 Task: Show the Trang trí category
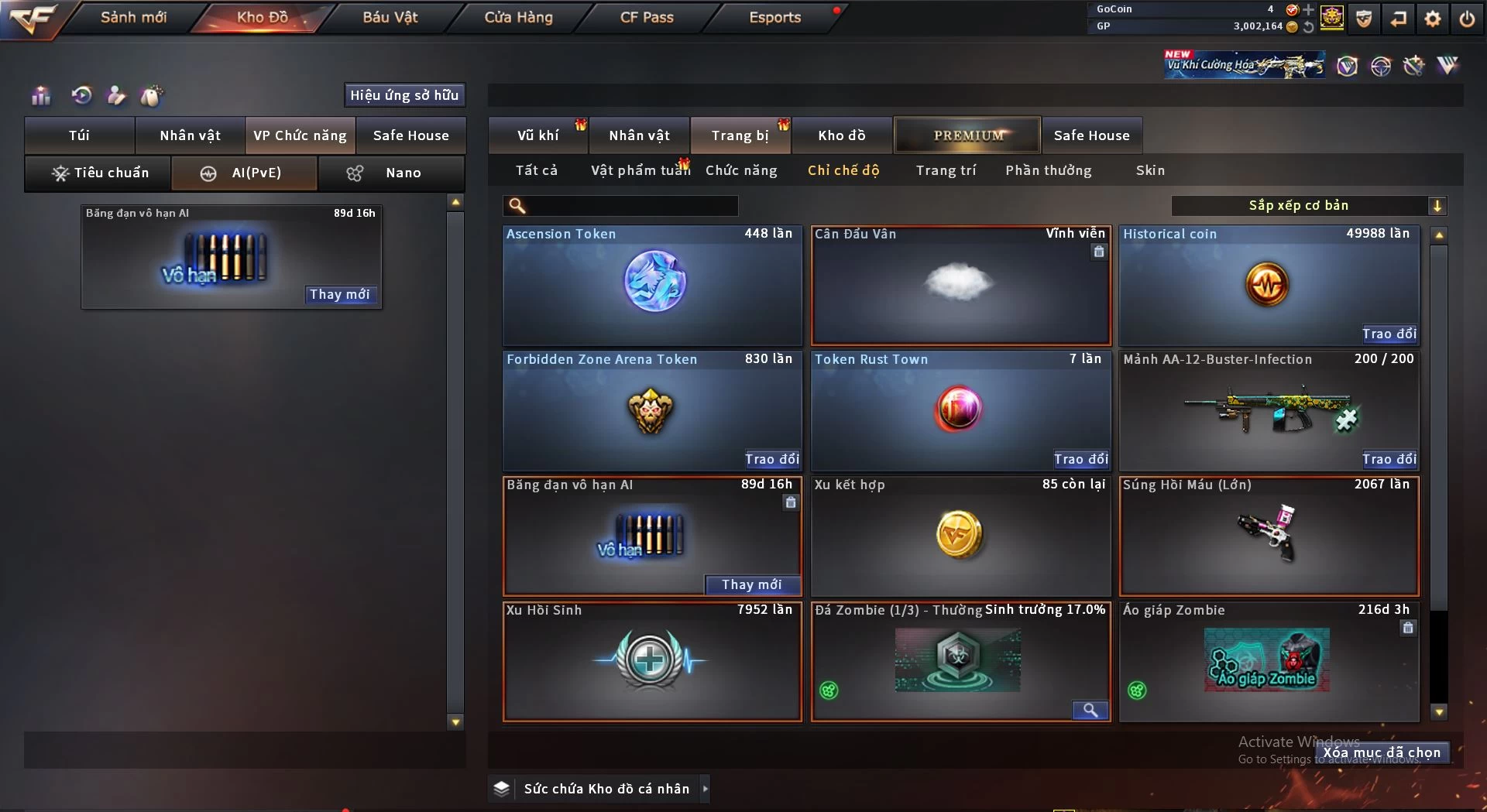(x=946, y=170)
